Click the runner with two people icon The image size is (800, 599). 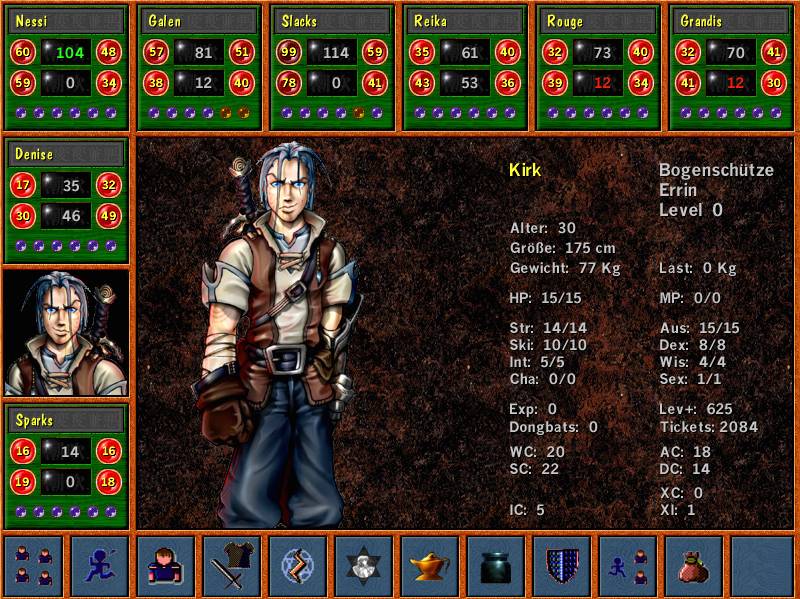click(x=628, y=565)
